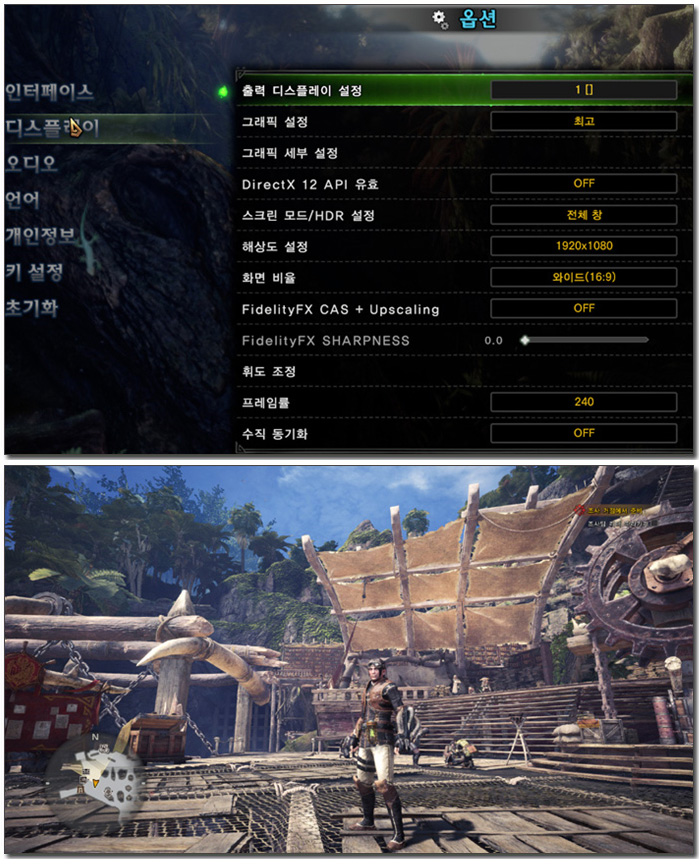Change the 1920x1080 resolution setting
The width and height of the screenshot is (700, 864).
coord(583,246)
